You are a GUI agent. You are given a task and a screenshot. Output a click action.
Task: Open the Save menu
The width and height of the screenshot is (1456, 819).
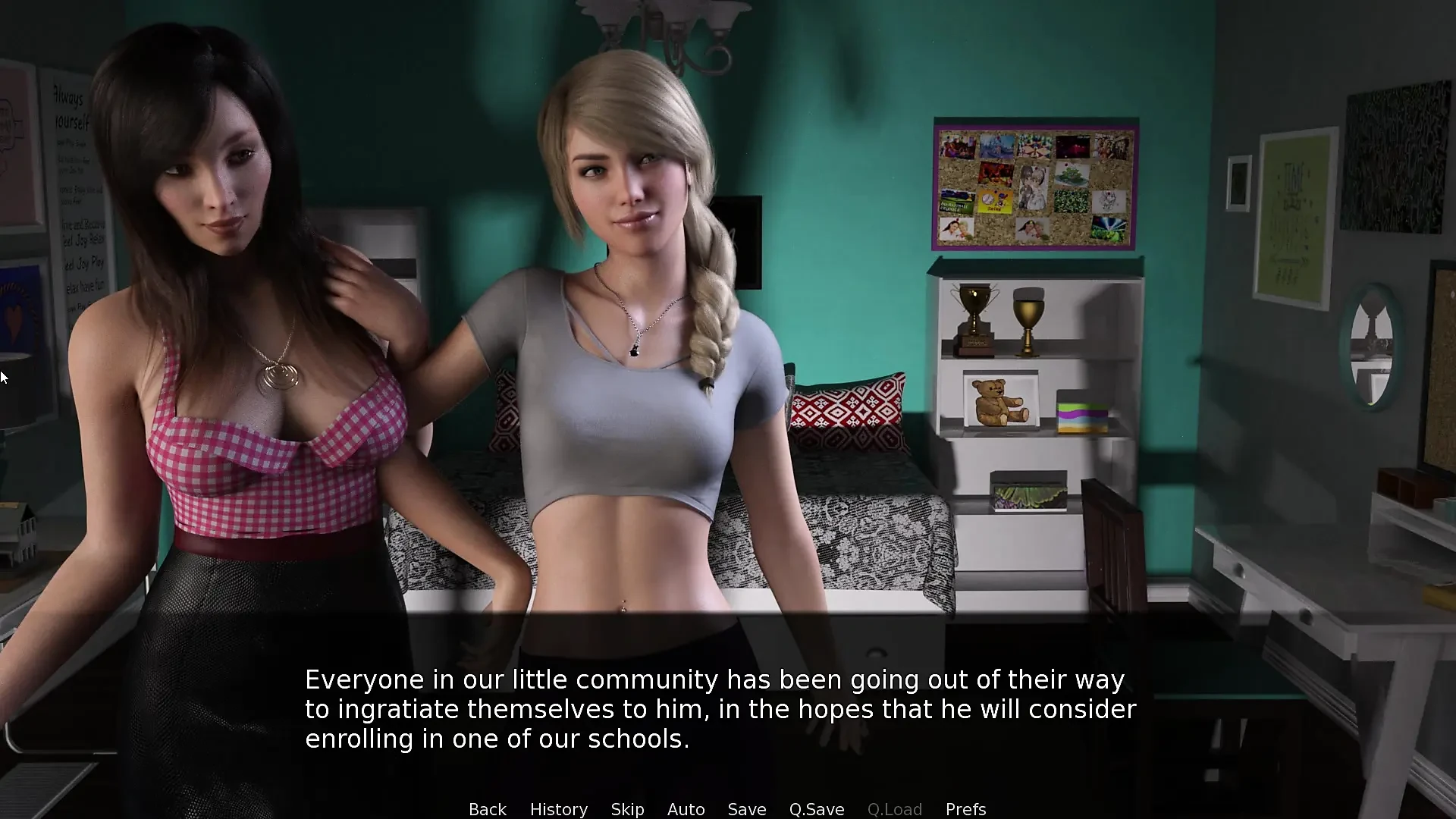click(746, 809)
